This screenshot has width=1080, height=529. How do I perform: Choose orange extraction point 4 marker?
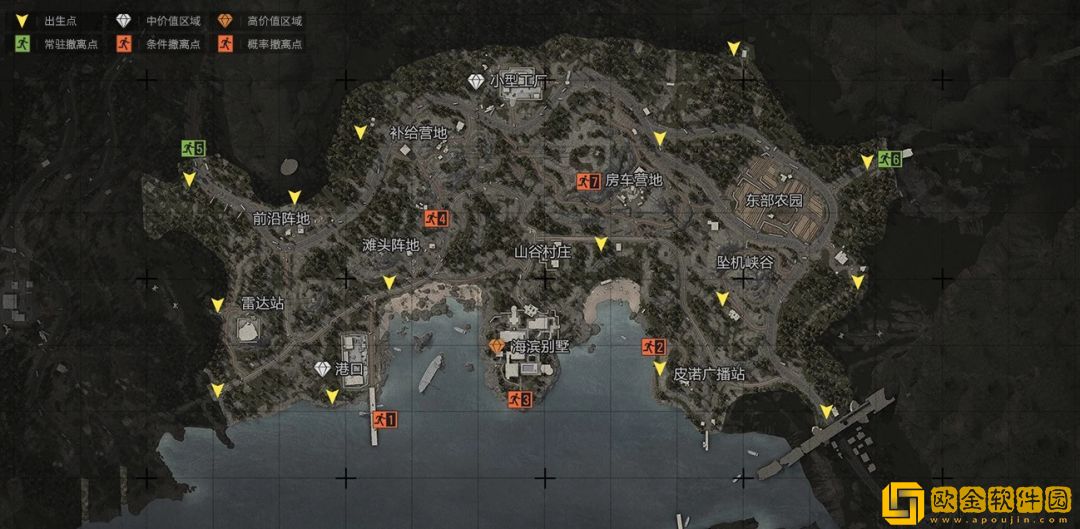click(434, 218)
